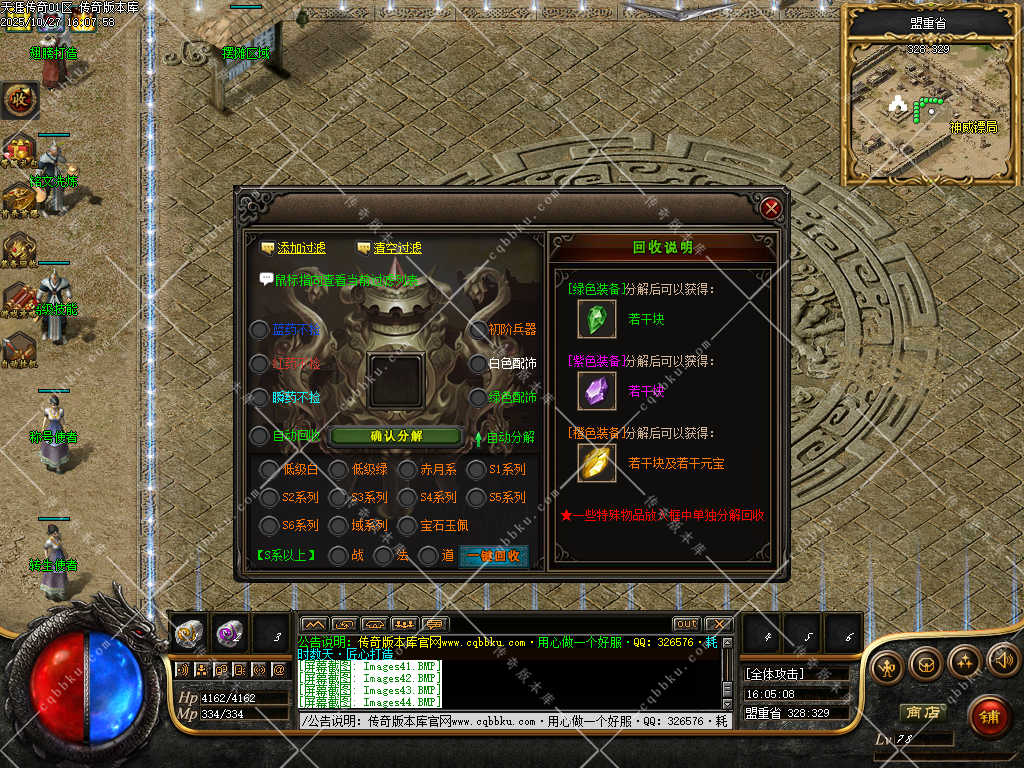Image resolution: width=1024 pixels, height=768 pixels.
Task: Open the round 收 recycle icon
Action: coord(18,99)
